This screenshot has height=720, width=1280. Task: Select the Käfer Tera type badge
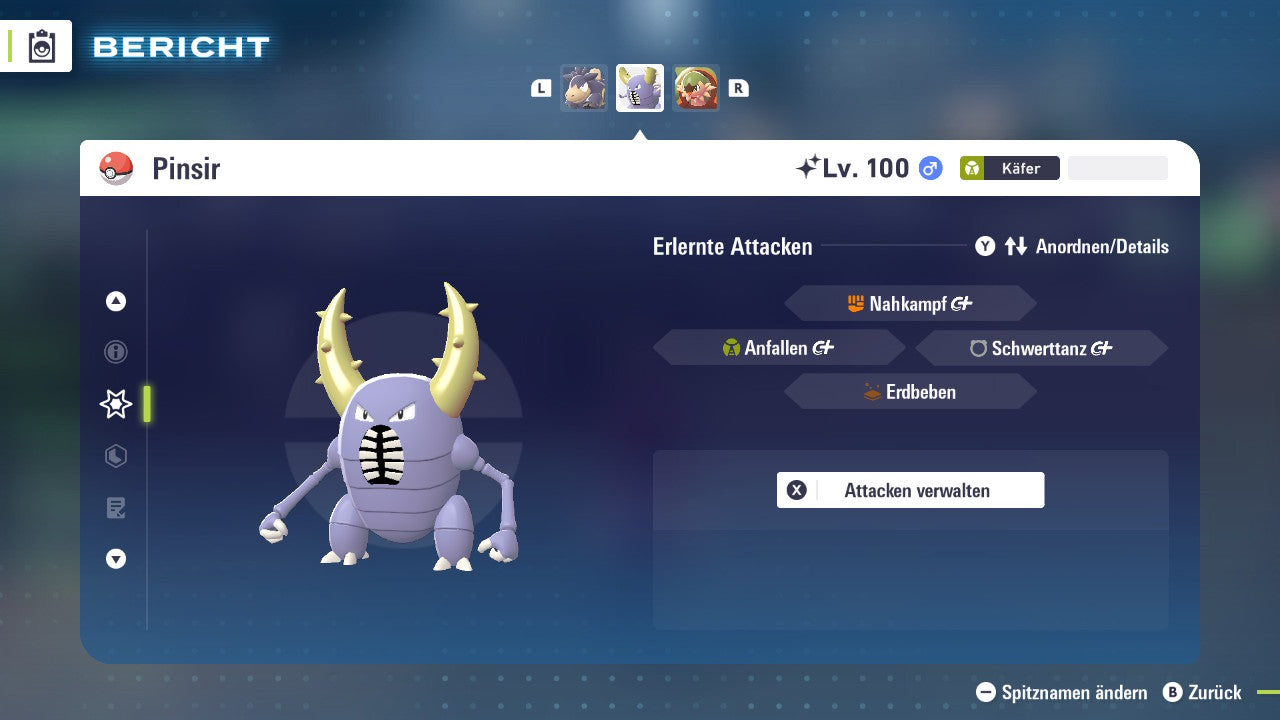coord(1010,168)
